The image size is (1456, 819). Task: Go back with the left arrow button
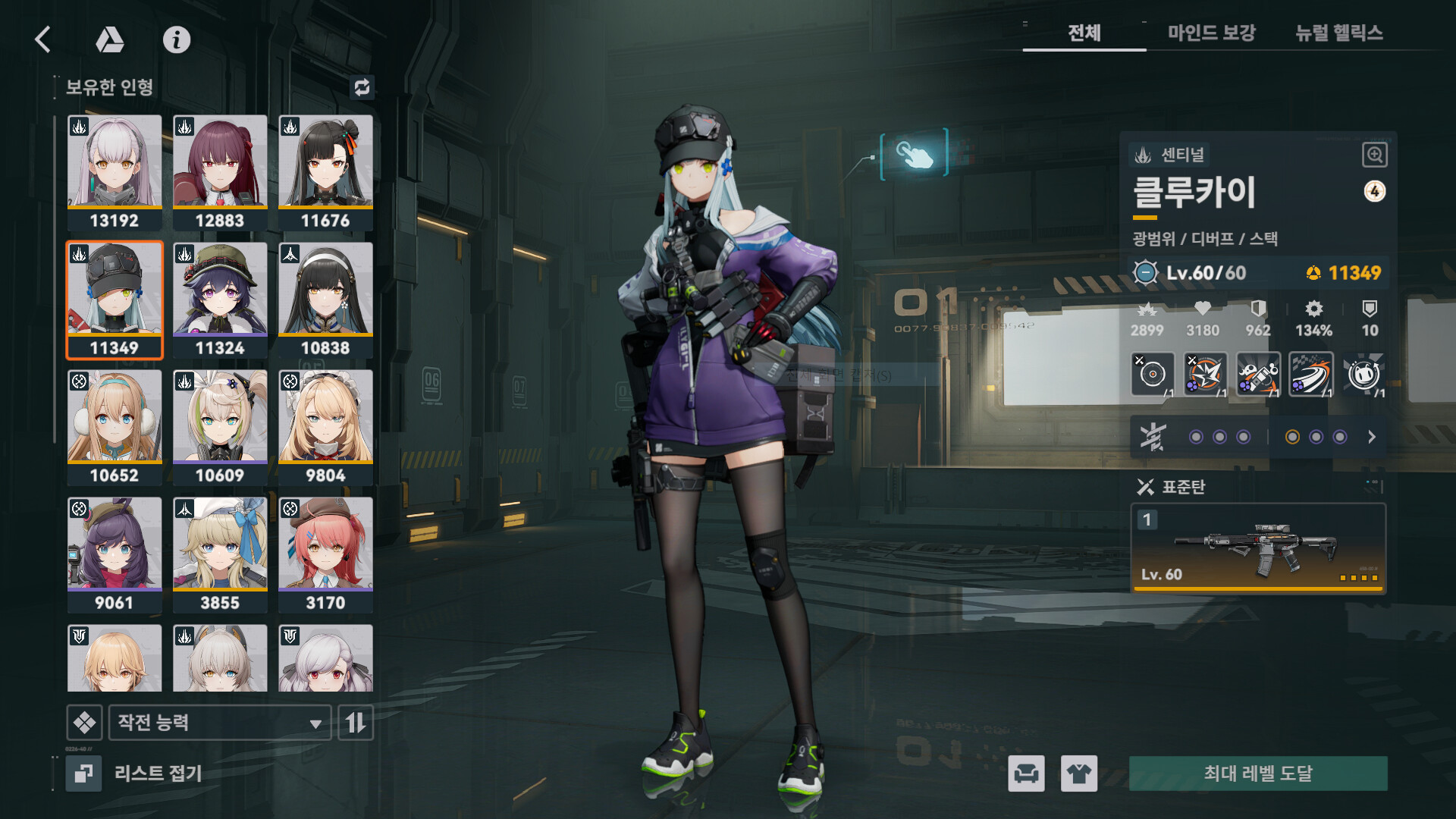[43, 39]
